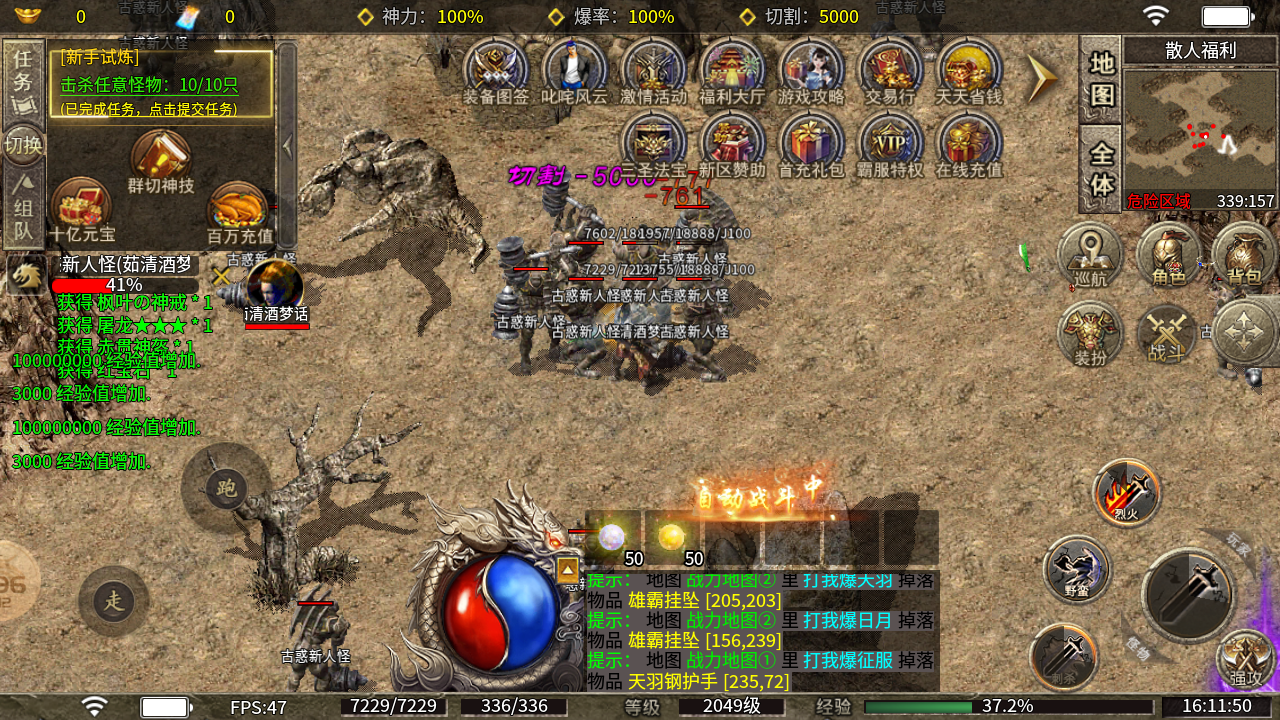Open the 角色 character sheet
Image resolution: width=1280 pixels, height=720 pixels.
(x=1168, y=256)
